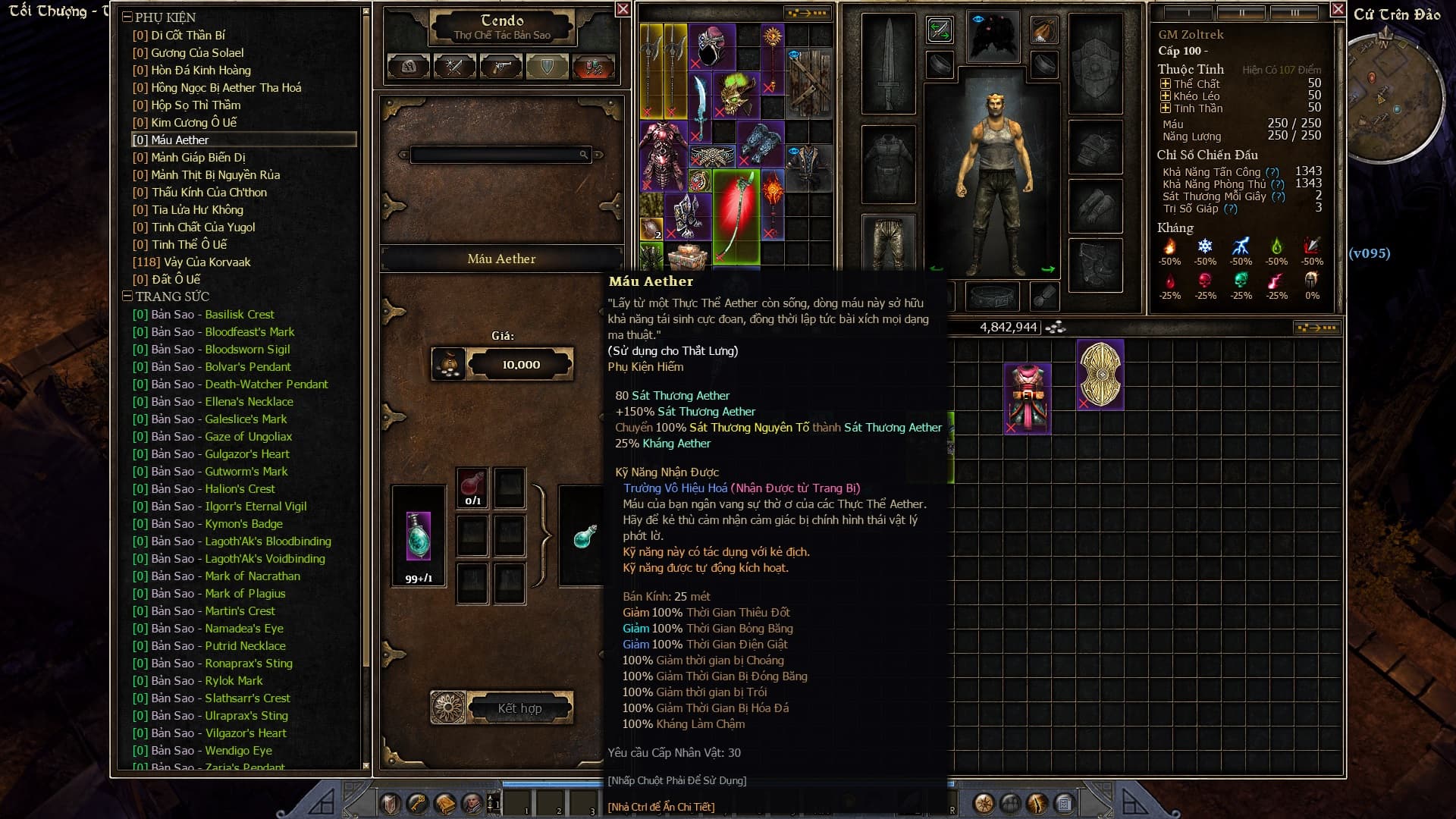Image resolution: width=1456 pixels, height=819 pixels.
Task: Close the character stats panel
Action: 1338,9
